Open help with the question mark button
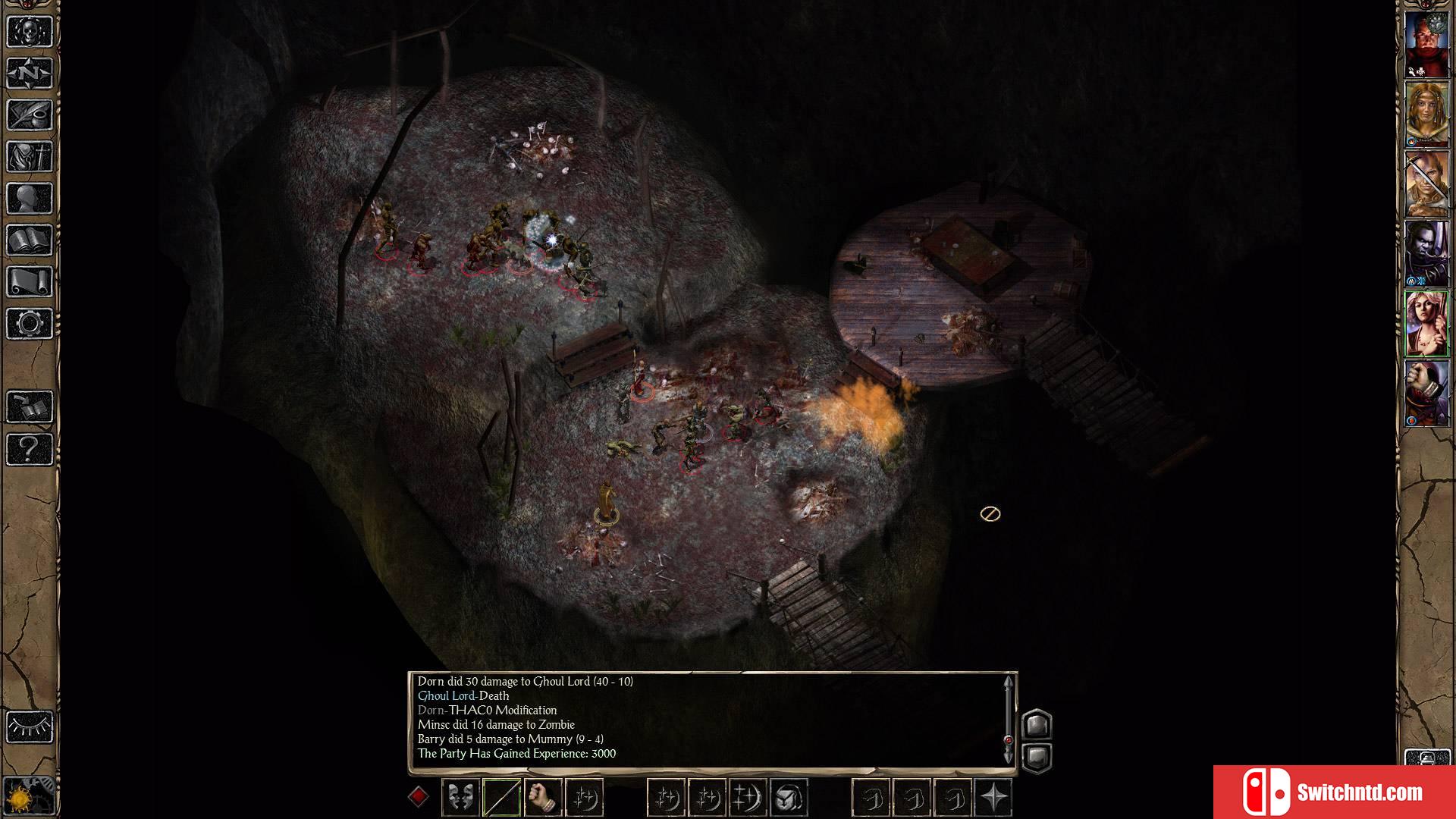 point(30,449)
